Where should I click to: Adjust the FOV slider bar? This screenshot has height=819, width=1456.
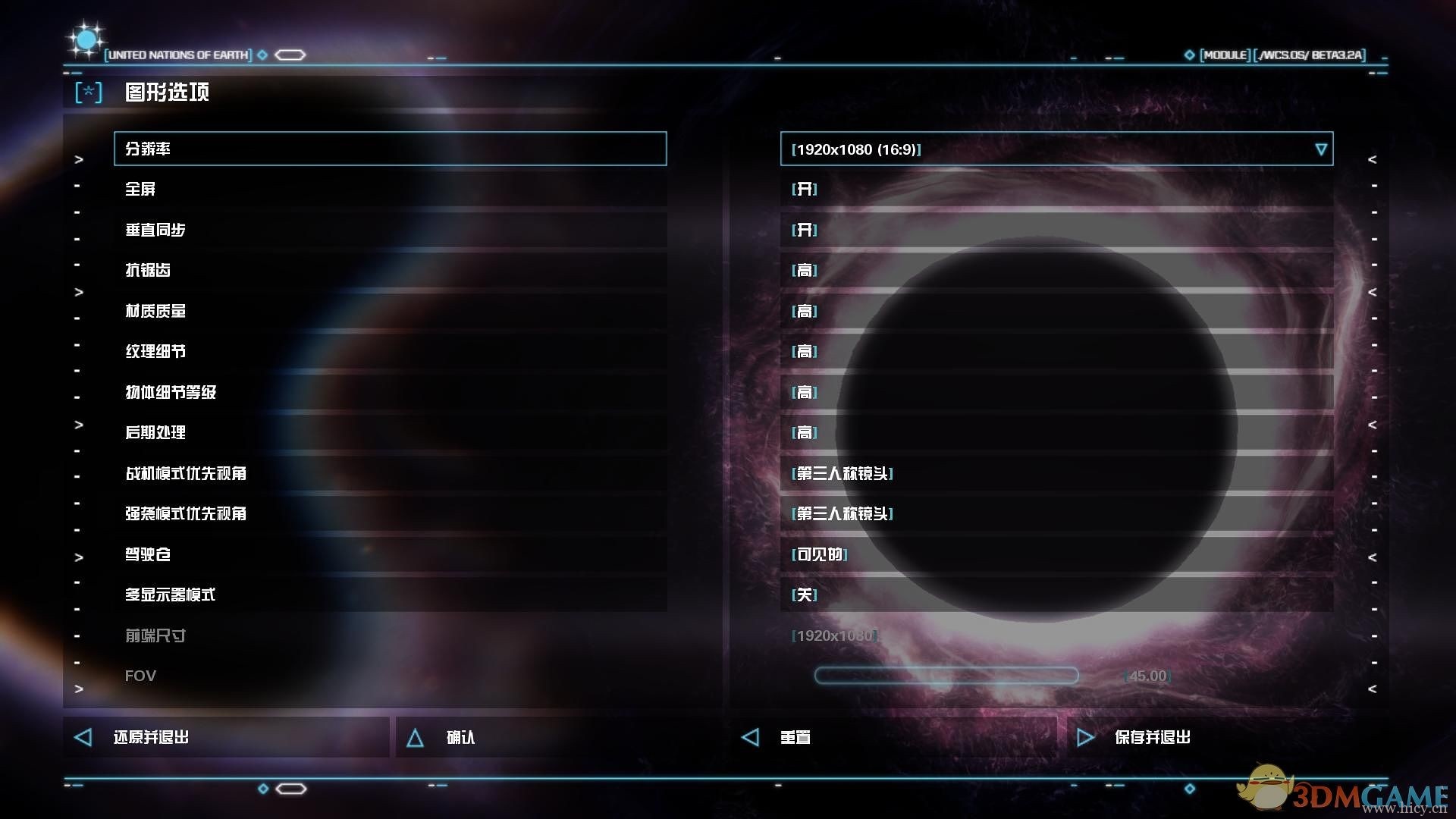click(946, 676)
